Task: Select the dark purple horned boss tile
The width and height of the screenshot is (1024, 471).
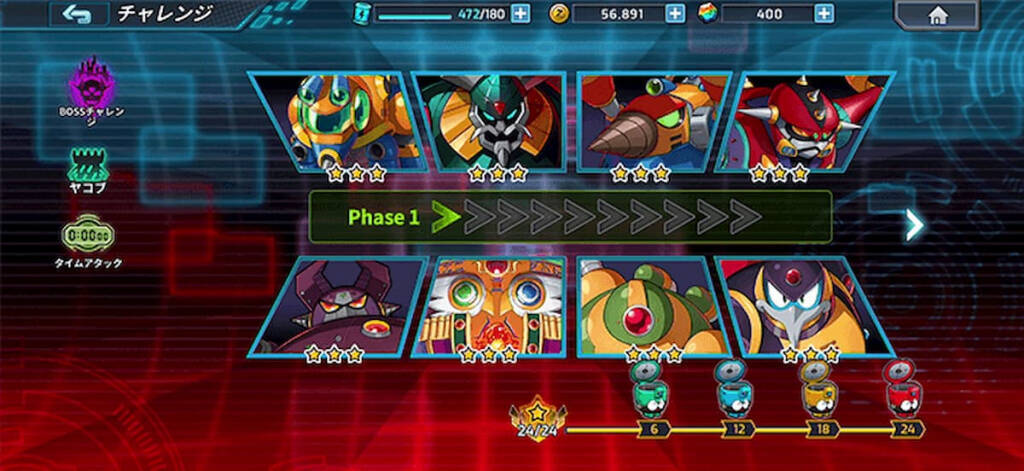Action: 340,306
